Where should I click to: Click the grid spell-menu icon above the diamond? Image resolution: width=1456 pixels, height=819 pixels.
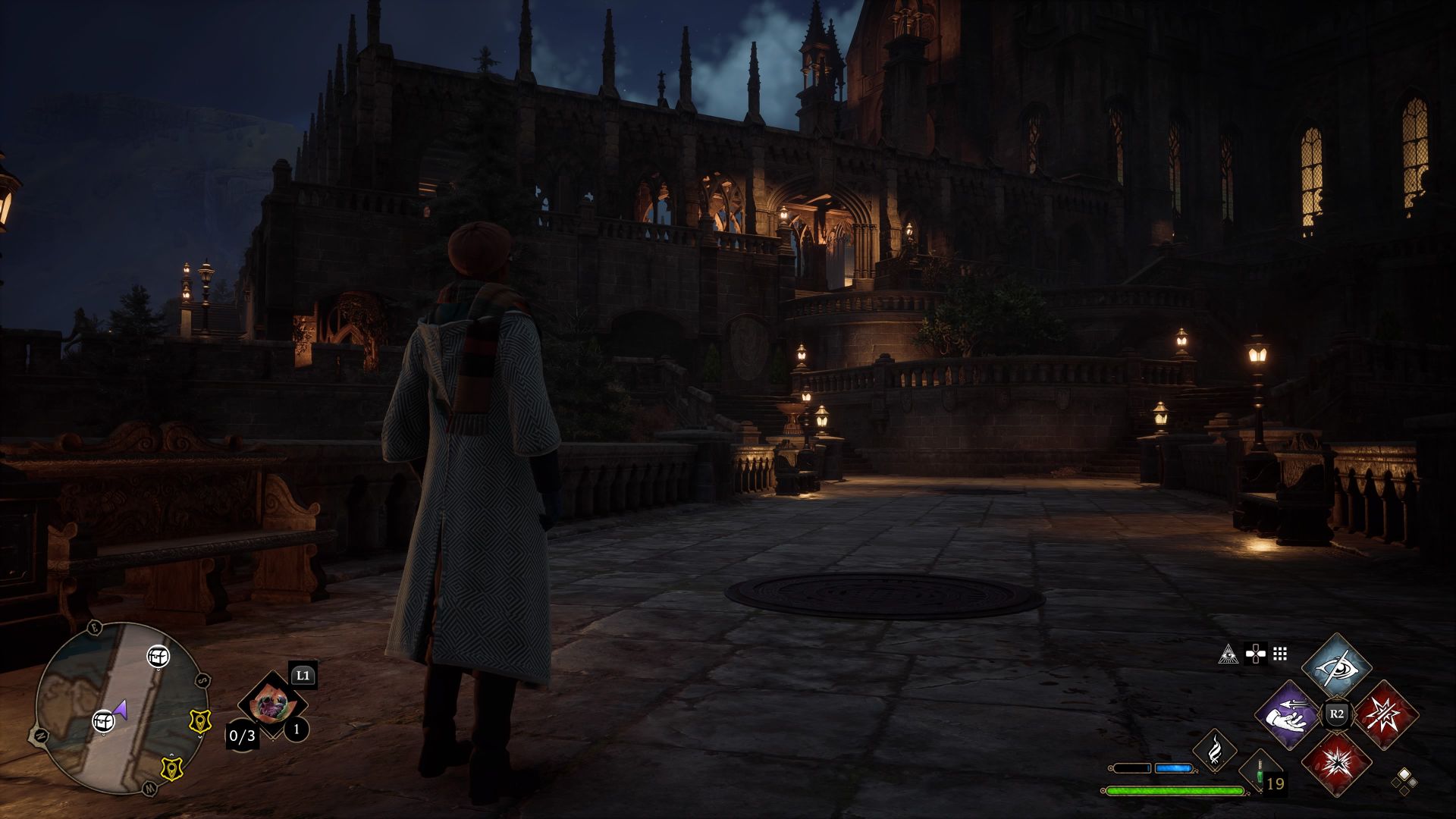[x=1279, y=653]
